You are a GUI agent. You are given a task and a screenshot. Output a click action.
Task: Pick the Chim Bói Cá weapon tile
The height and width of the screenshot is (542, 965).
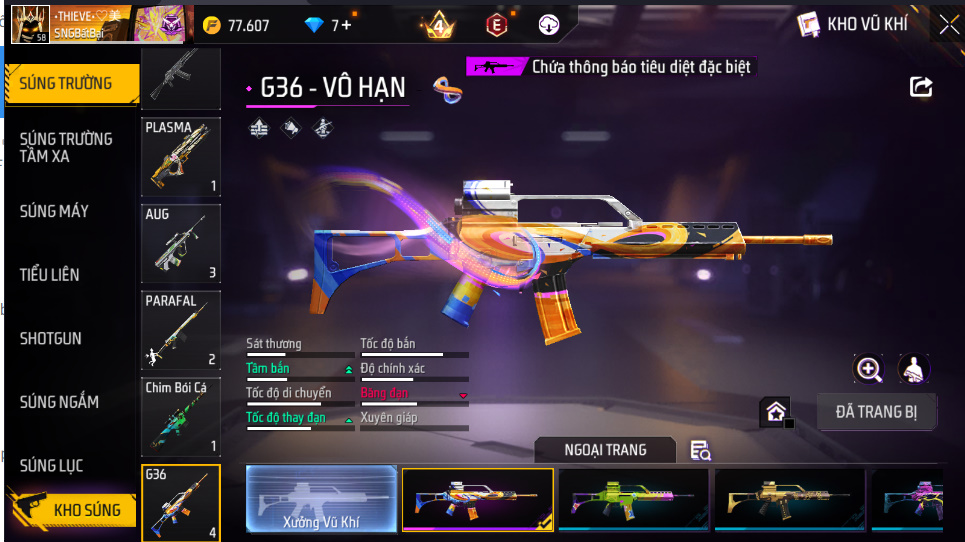tap(181, 417)
